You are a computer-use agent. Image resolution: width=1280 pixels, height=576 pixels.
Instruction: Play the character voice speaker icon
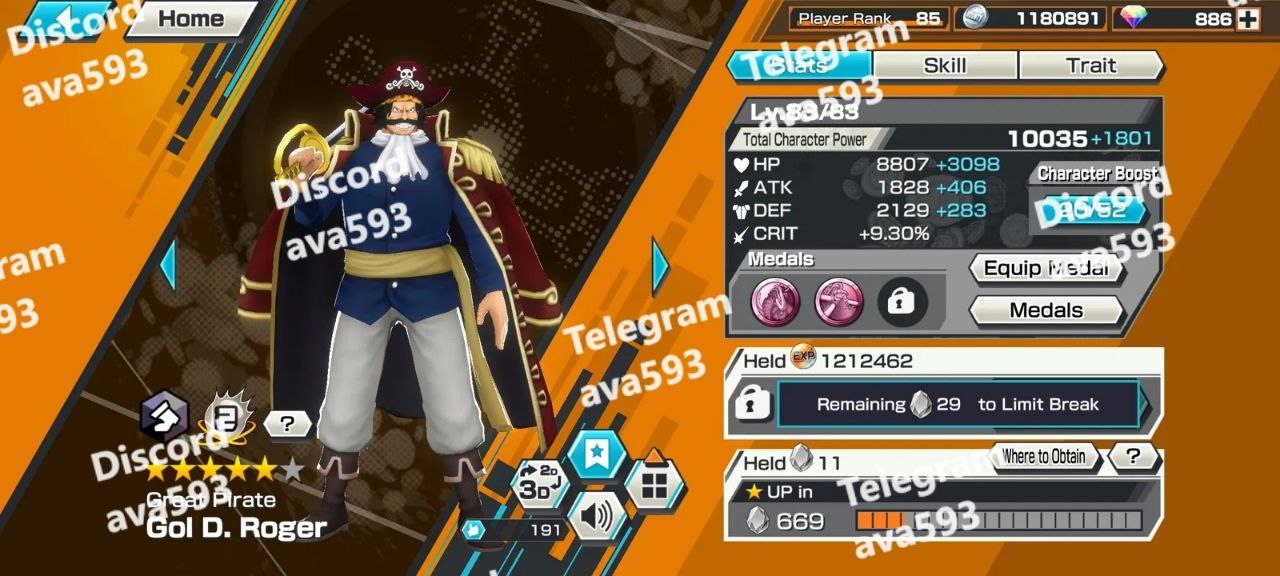click(596, 517)
